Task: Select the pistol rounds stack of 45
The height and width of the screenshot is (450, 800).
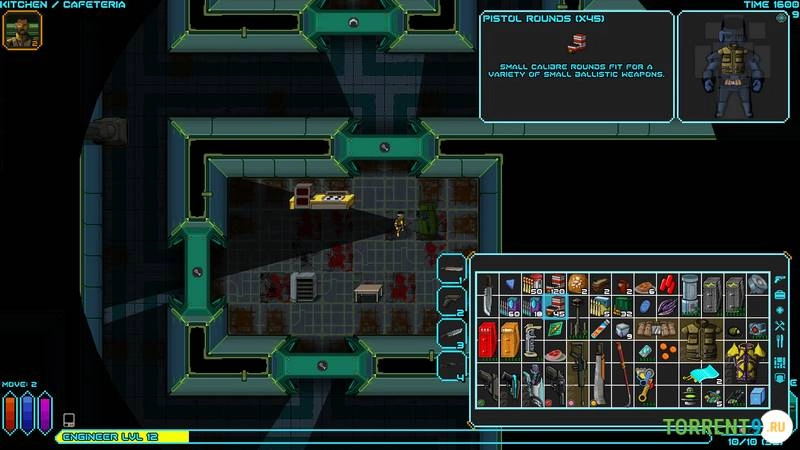Action: tap(556, 307)
